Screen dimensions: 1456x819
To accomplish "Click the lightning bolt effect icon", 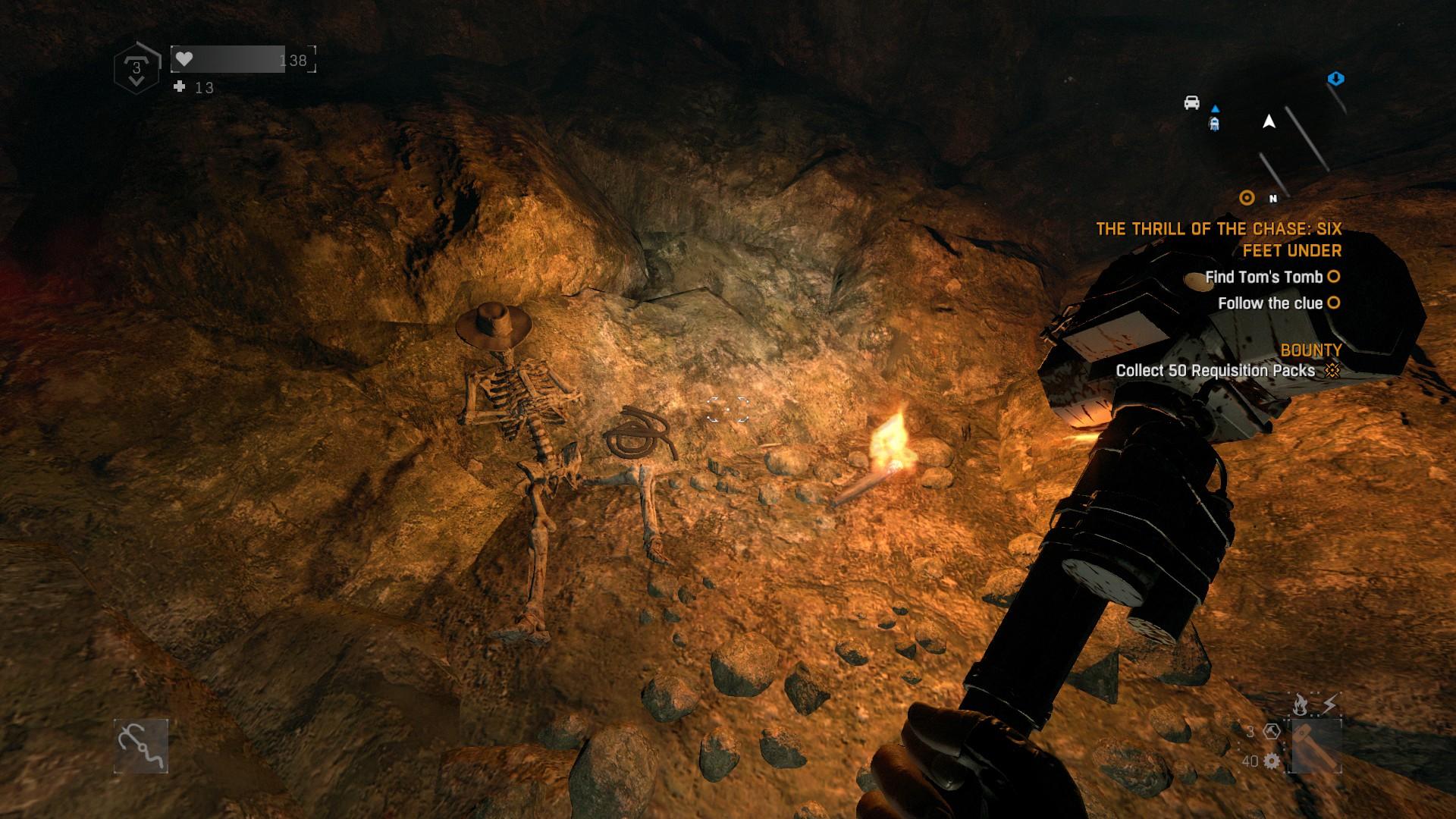I will (x=1329, y=705).
